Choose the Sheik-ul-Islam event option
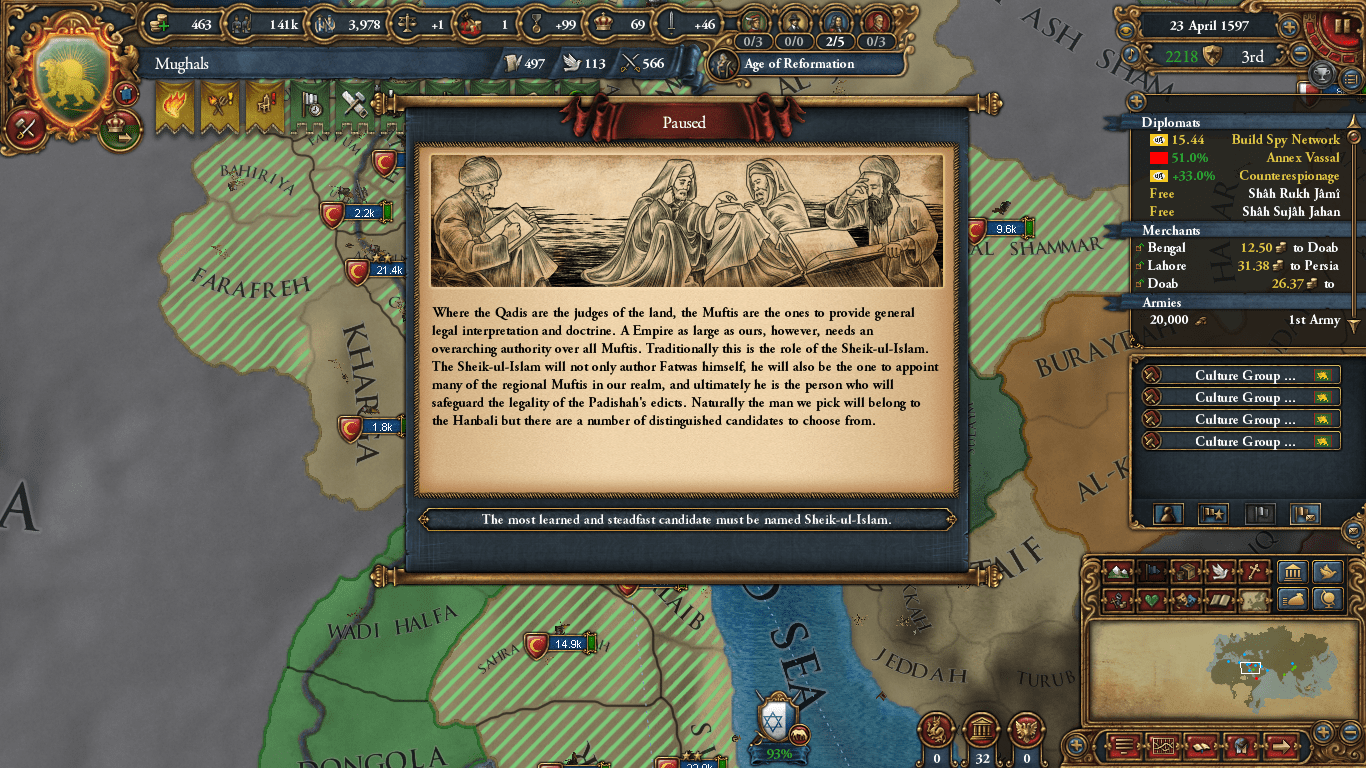This screenshot has width=1366, height=768. pyautogui.click(x=691, y=519)
